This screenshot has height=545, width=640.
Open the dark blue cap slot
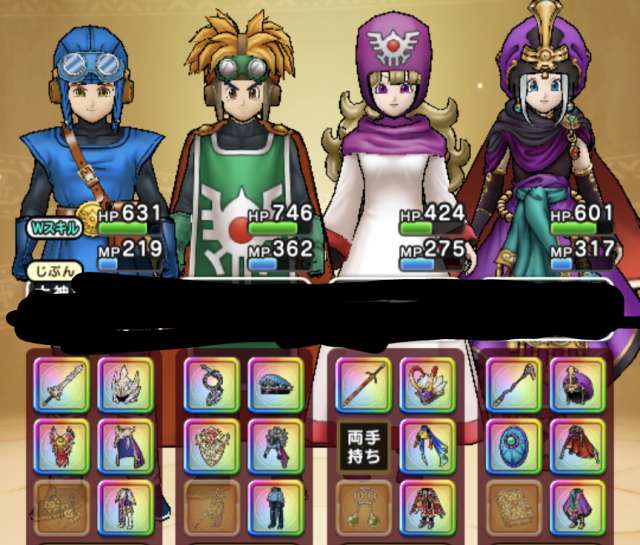pyautogui.click(x=275, y=384)
